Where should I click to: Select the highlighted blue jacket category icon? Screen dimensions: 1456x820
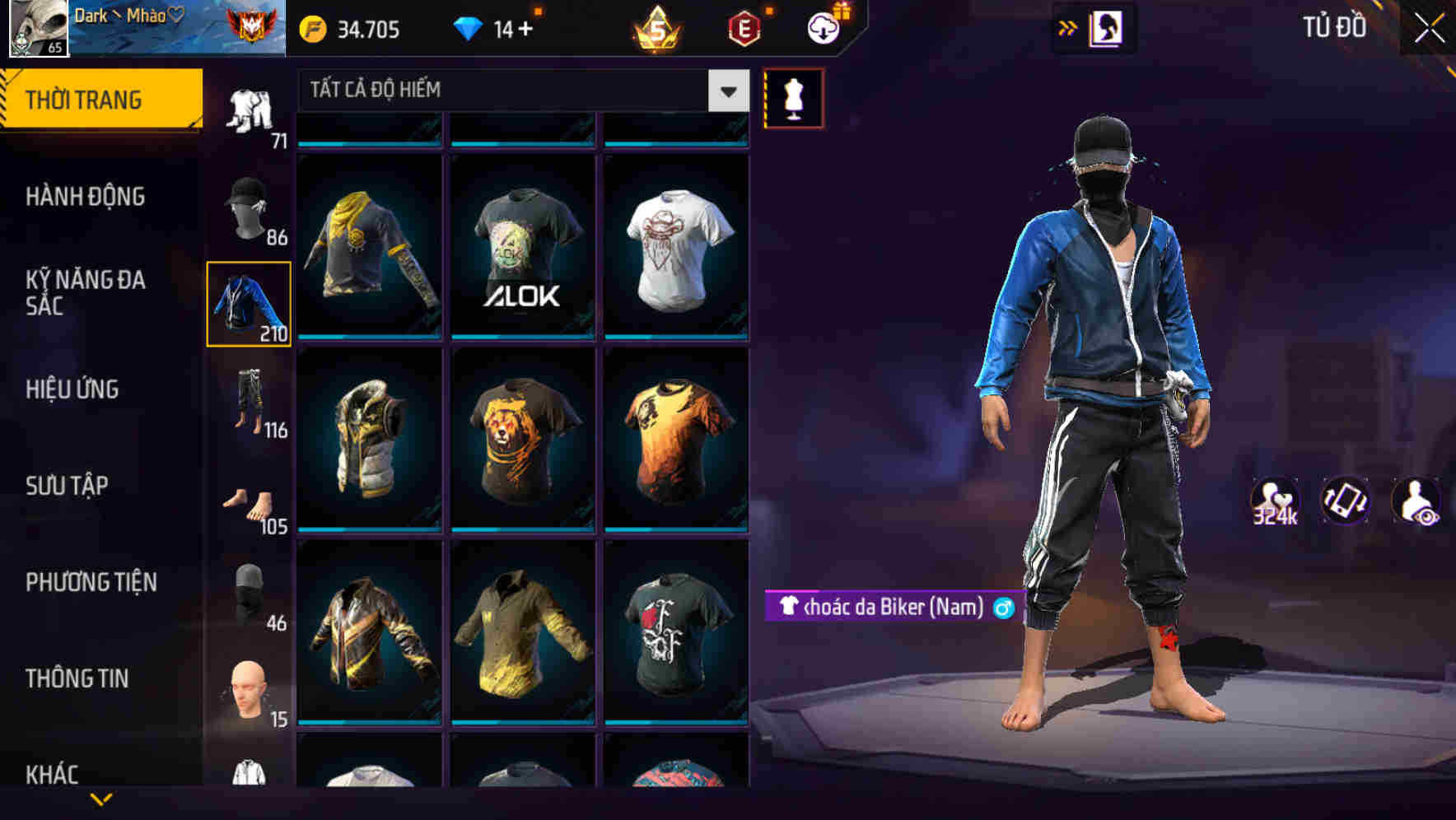249,305
